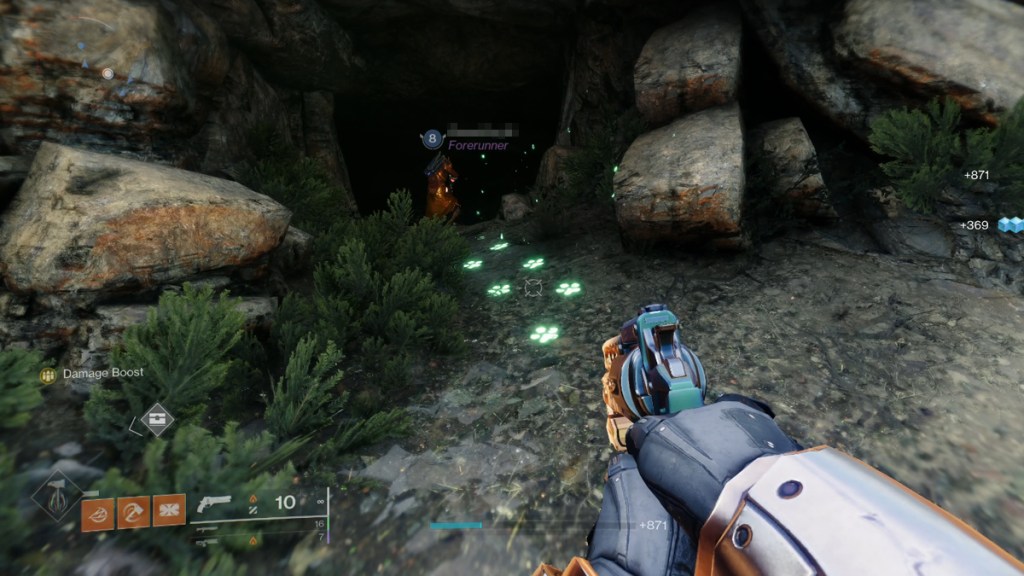Screen dimensions: 1024x576
Task: Select the Damage Boost buff icon
Action: pos(47,374)
